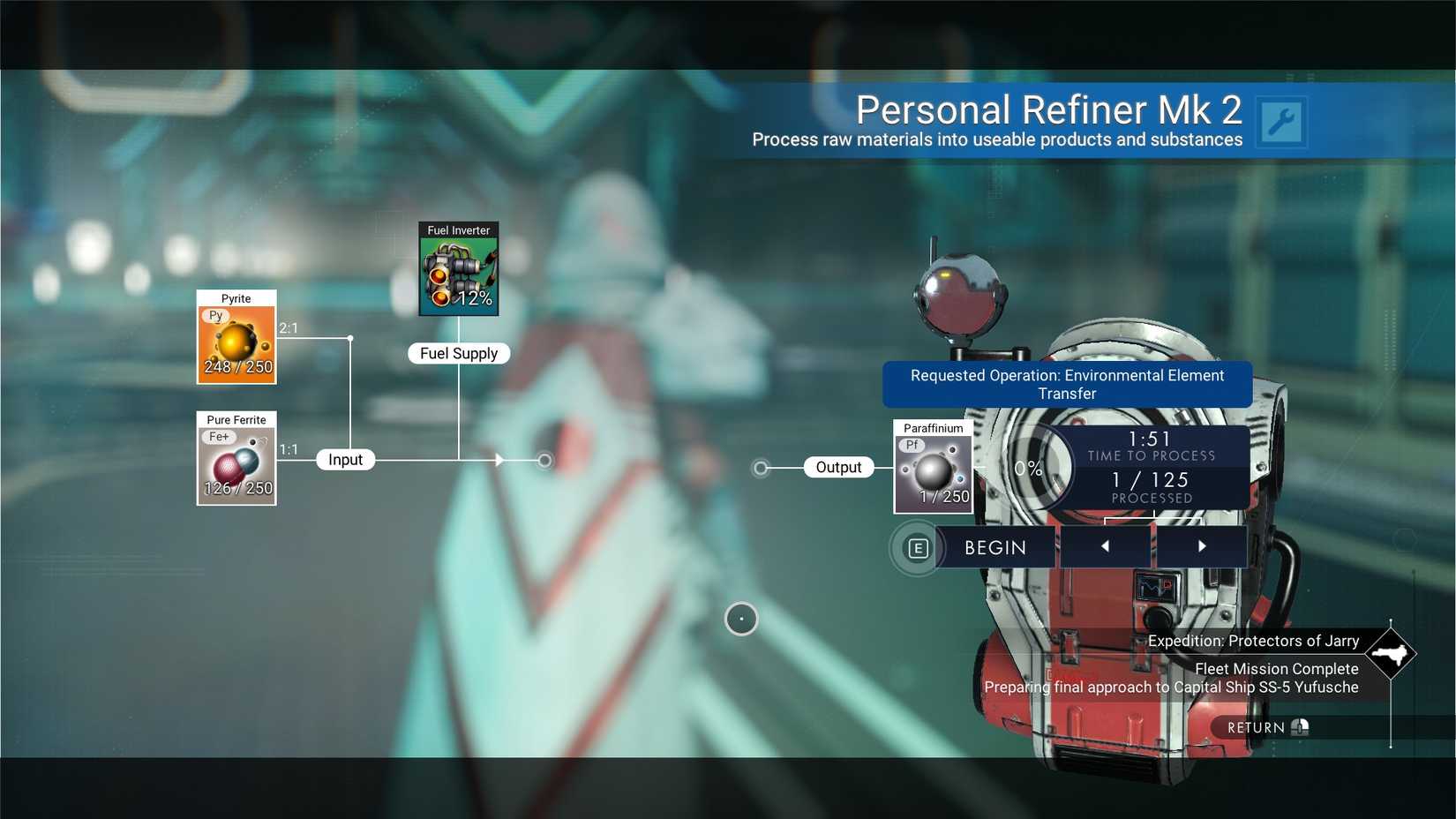This screenshot has width=1456, height=819.
Task: Click the right arrow to cycle output
Action: pyautogui.click(x=1202, y=546)
